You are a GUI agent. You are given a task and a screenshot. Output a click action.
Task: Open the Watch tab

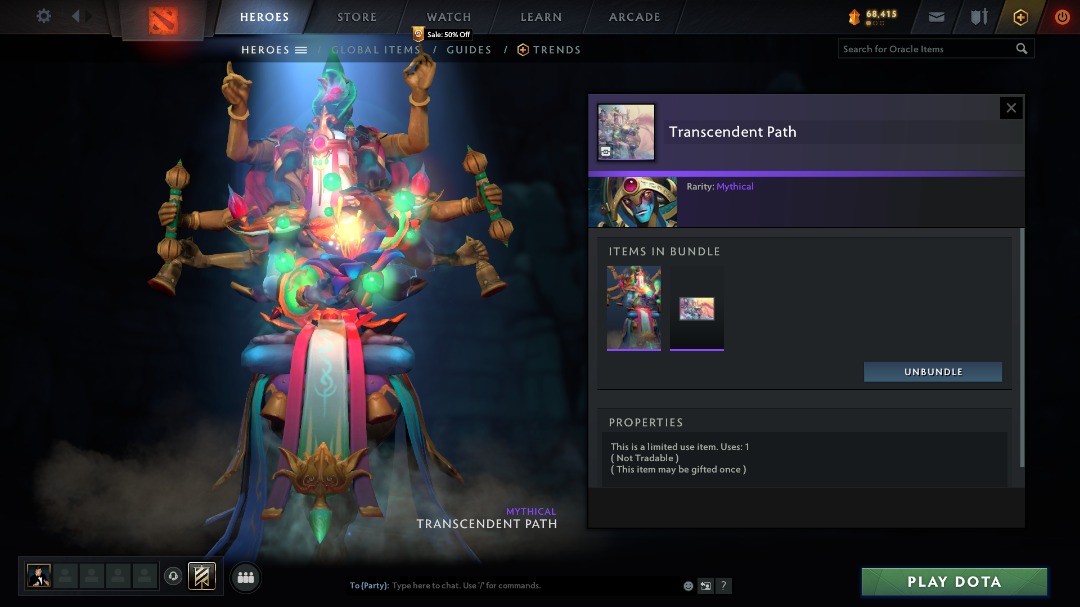pos(449,17)
